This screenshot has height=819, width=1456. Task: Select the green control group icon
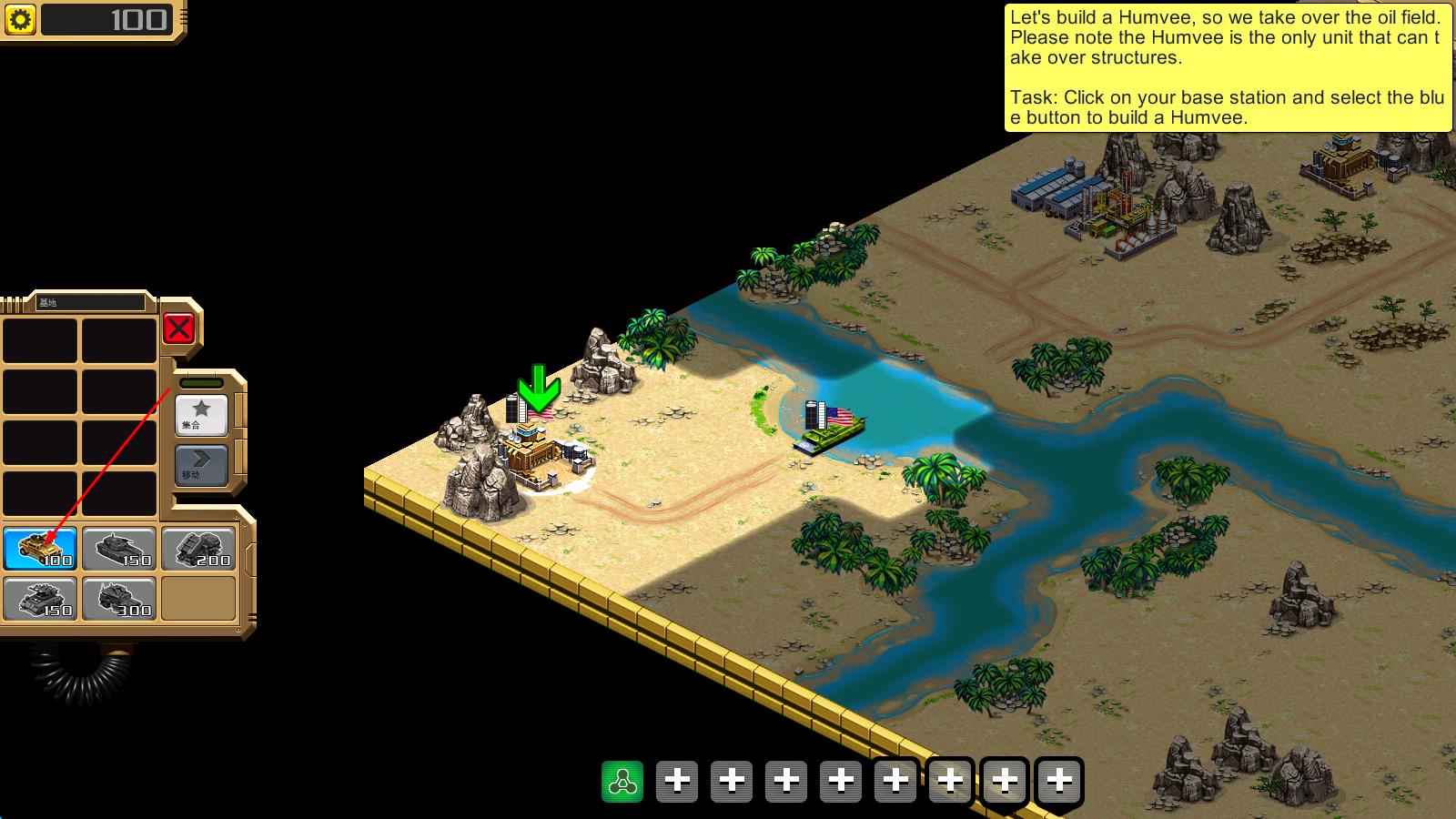coord(622,782)
